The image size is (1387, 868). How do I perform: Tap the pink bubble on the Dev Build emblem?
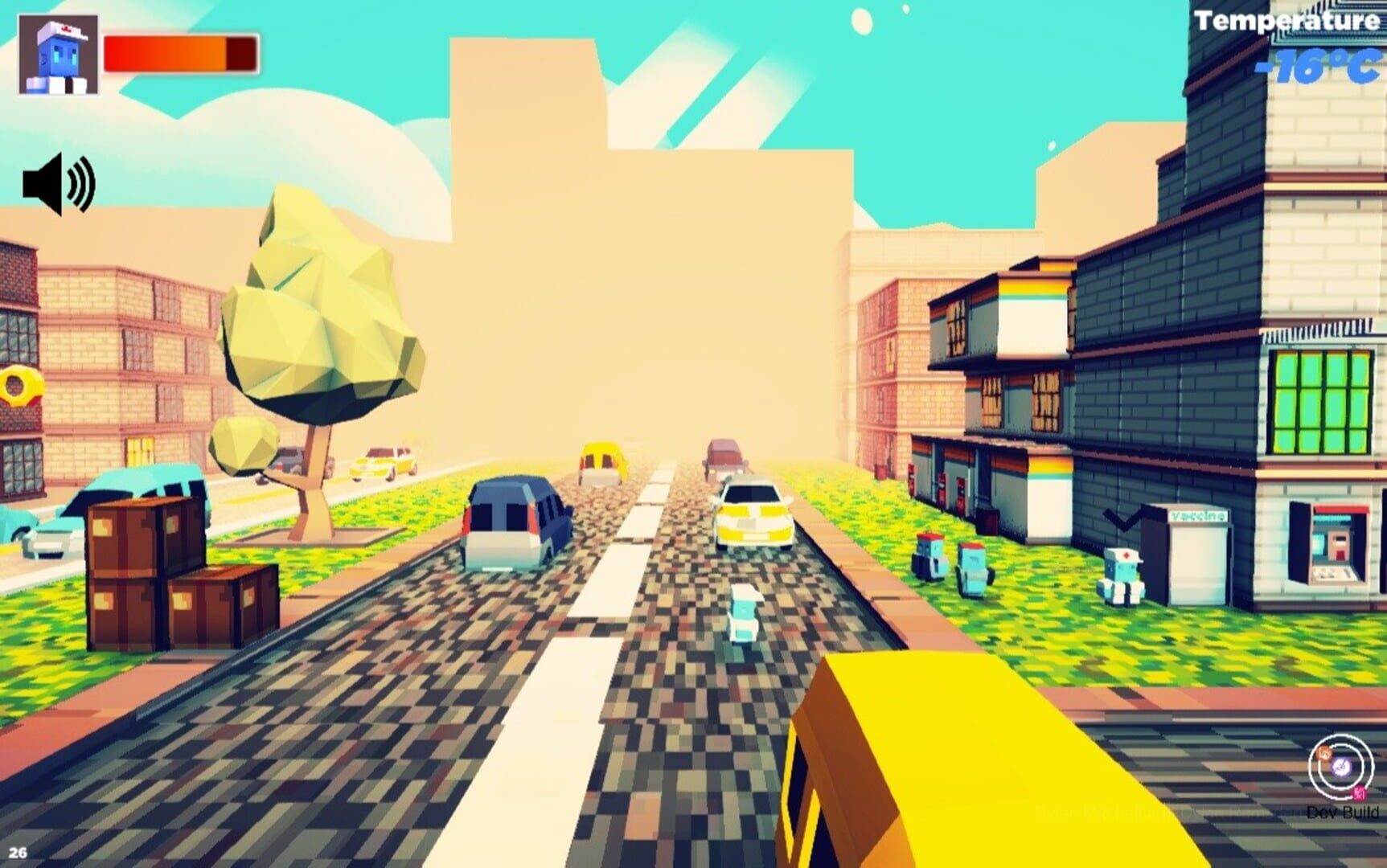coord(1360,792)
